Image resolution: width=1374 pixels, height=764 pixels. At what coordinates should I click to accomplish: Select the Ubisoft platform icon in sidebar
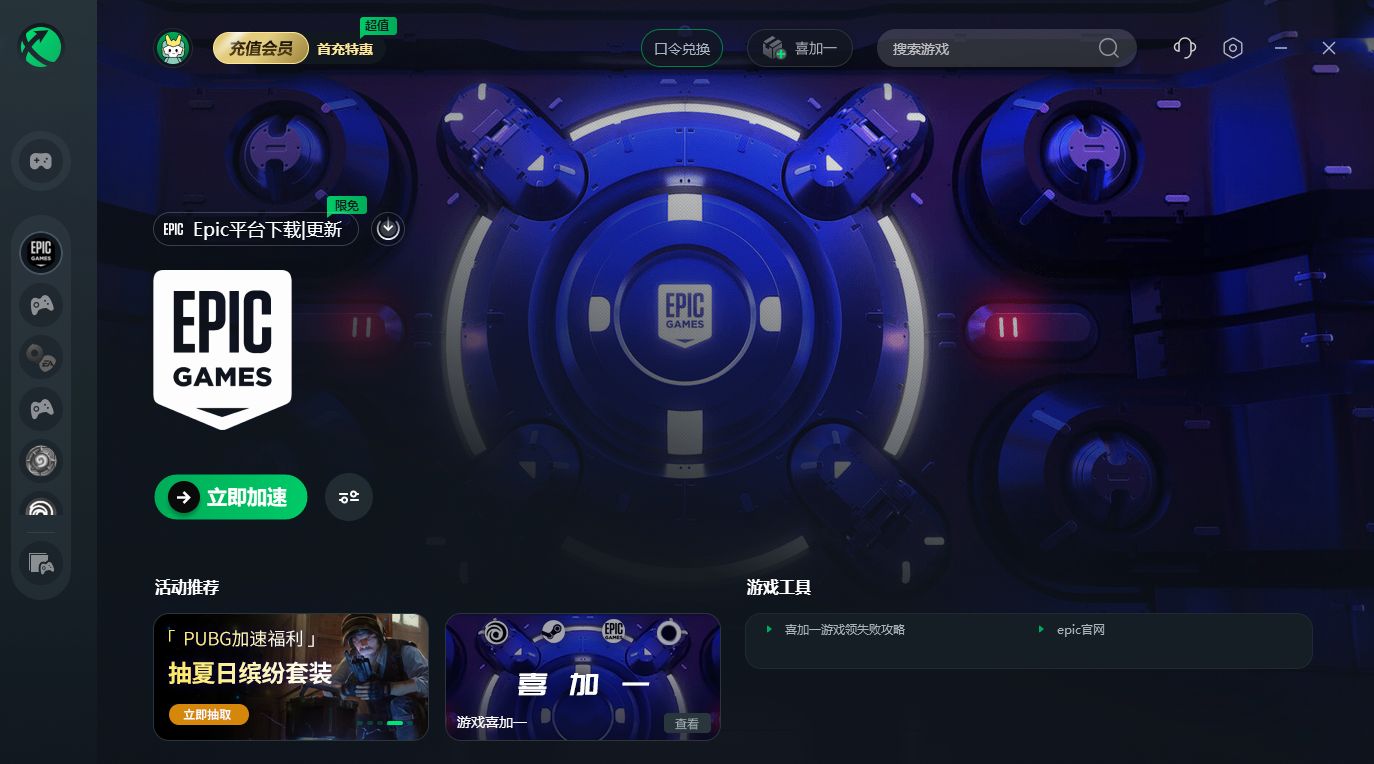click(41, 511)
